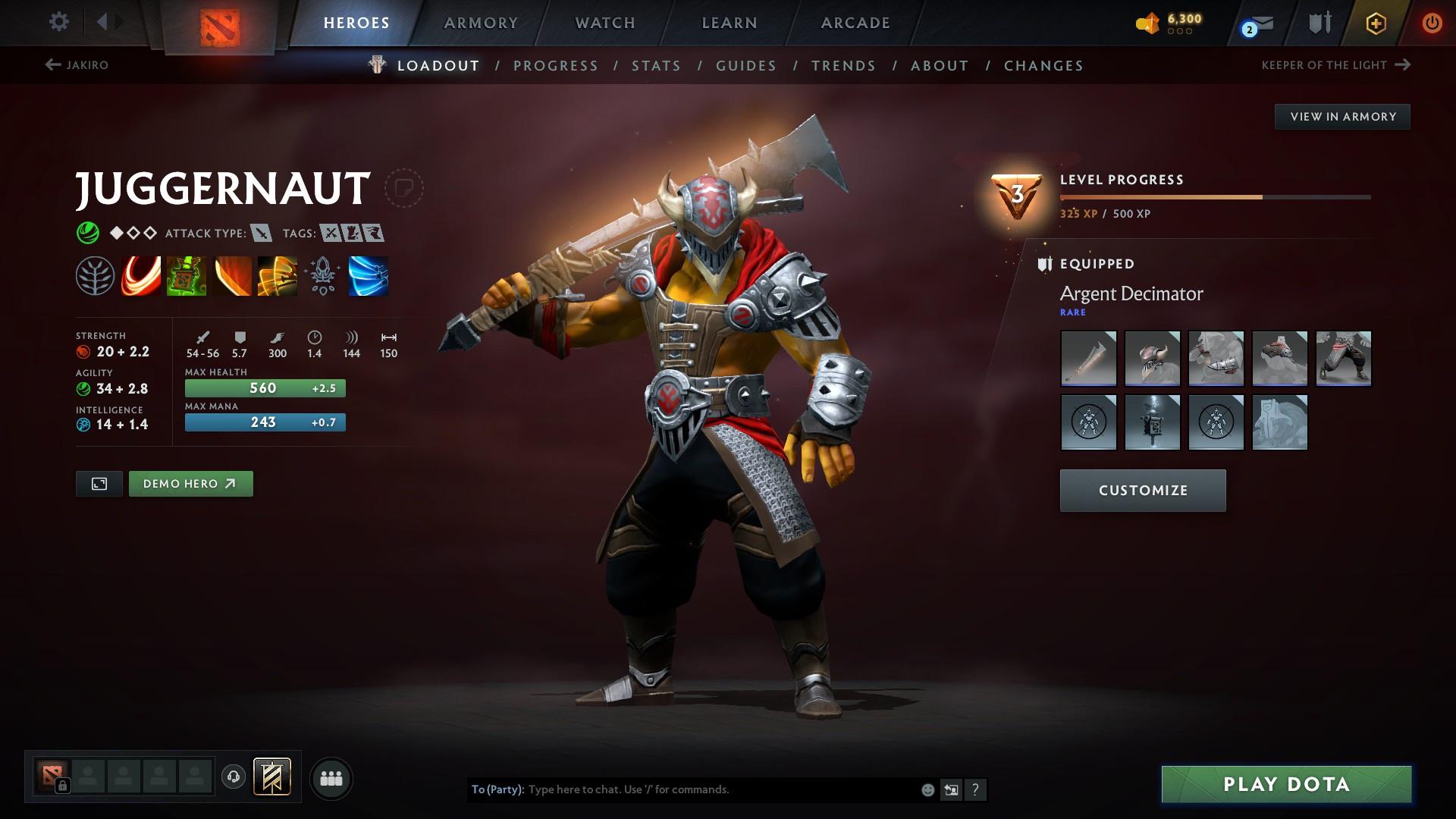1456x819 pixels.
Task: Select Juggernaut's Blade Fury ability icon
Action: 140,276
